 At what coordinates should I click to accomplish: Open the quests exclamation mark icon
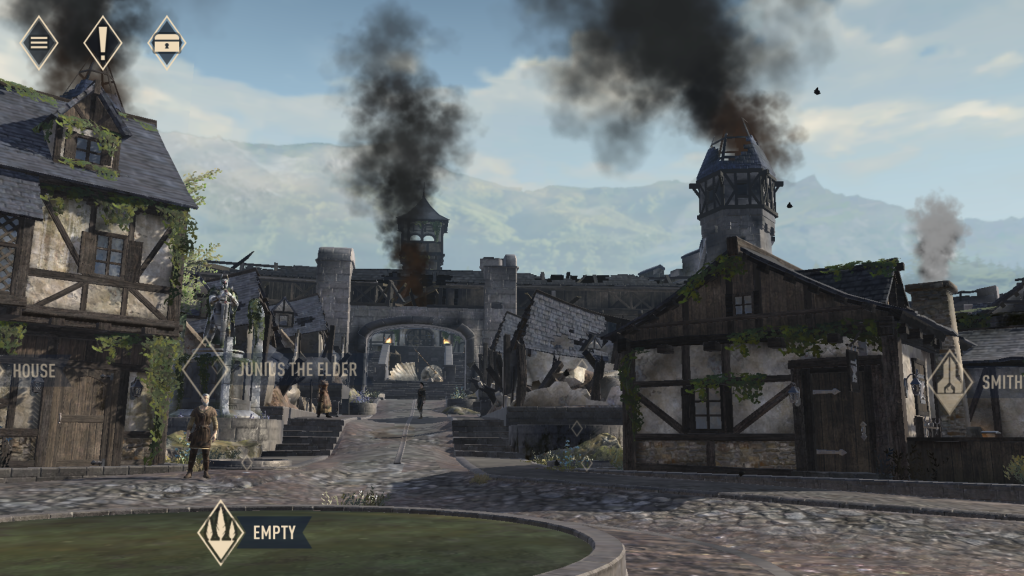102,42
